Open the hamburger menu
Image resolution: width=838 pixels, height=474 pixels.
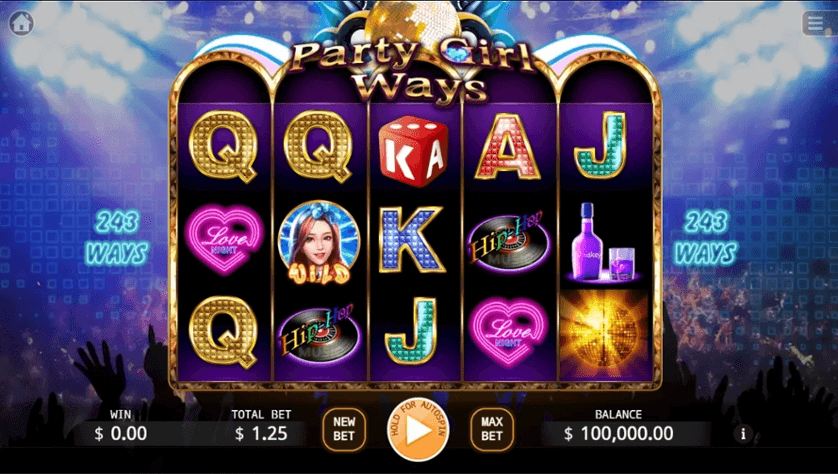coord(815,23)
